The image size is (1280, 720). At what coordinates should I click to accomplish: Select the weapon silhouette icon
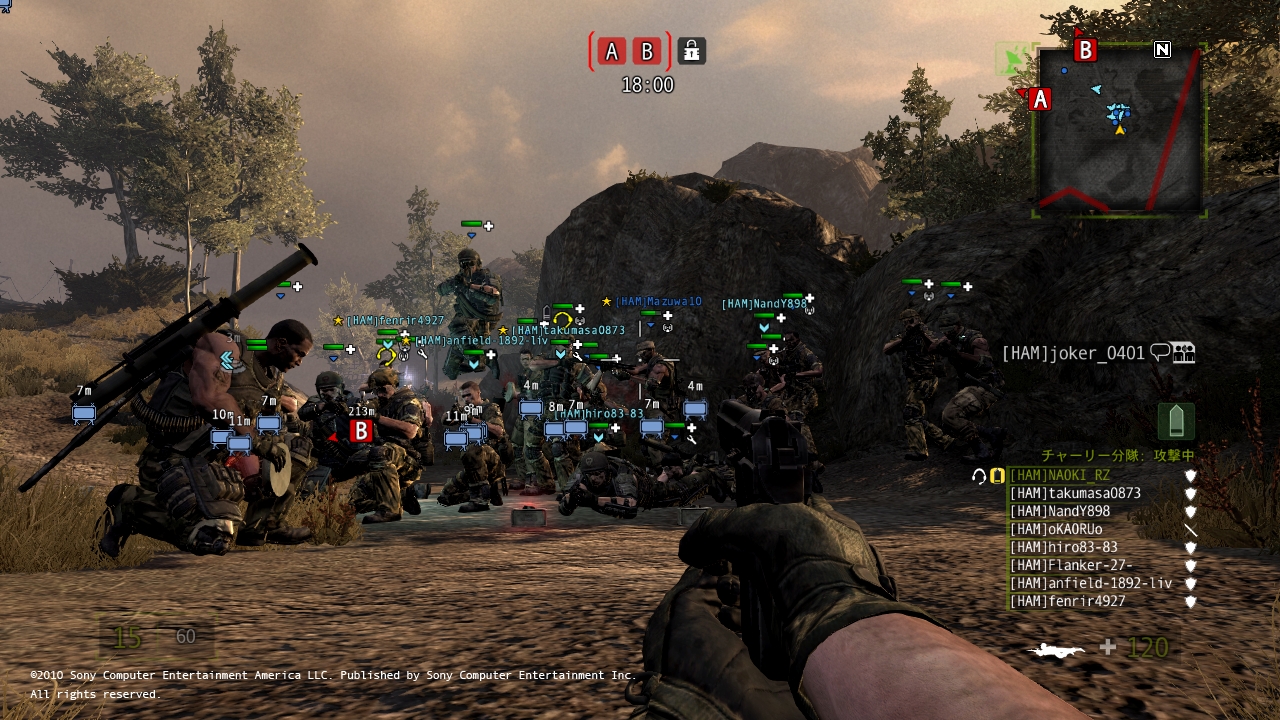click(x=1056, y=650)
